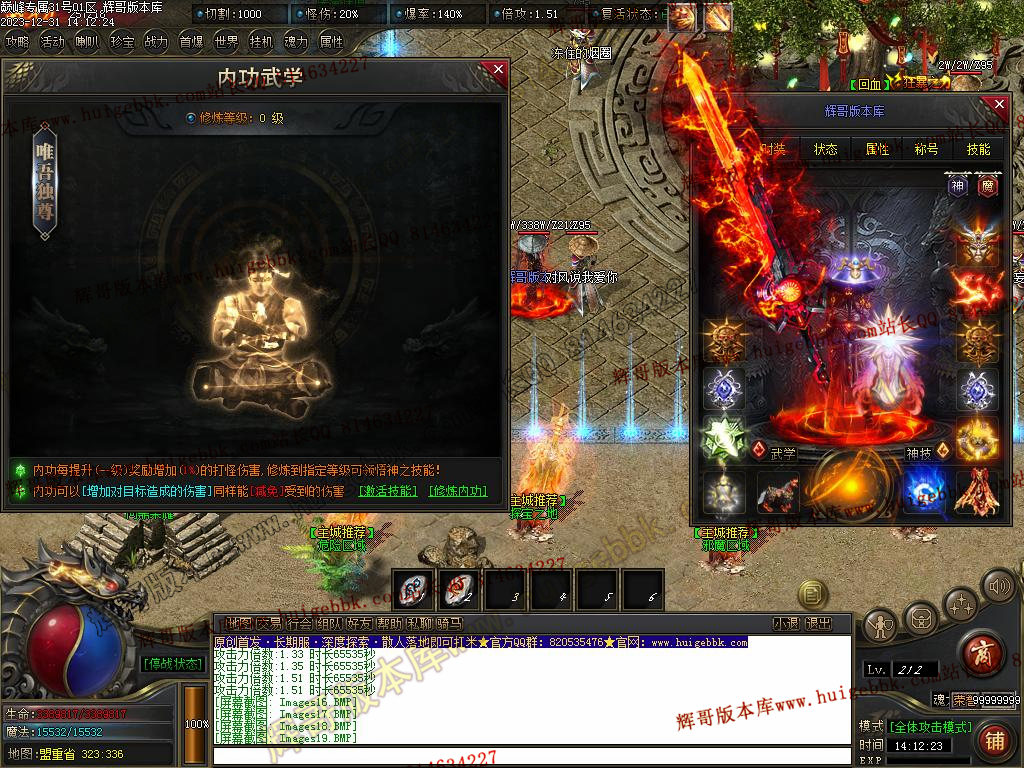Open the 属性 attributes tab in character panel
This screenshot has height=768, width=1024.
(878, 149)
